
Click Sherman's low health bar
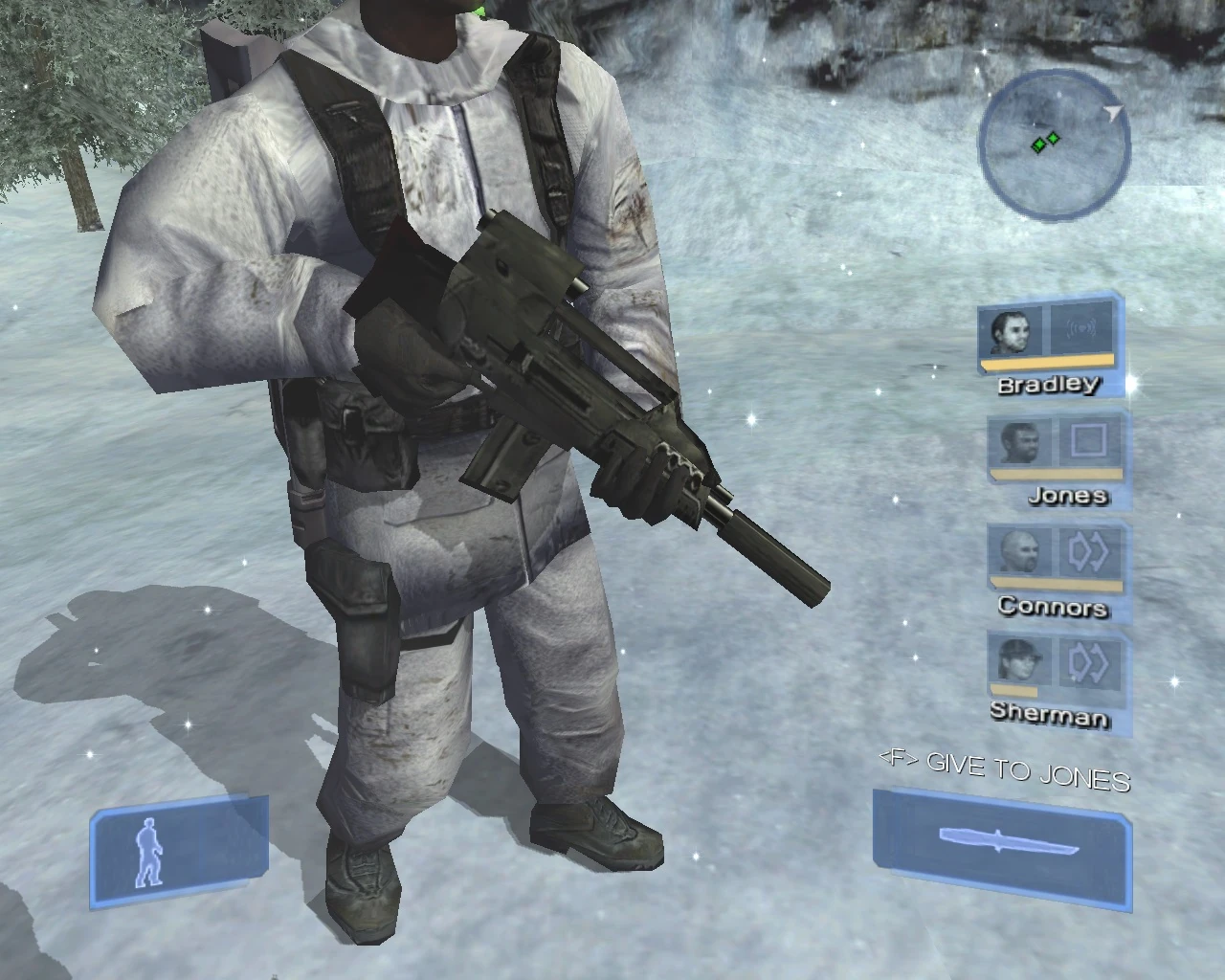[1014, 691]
